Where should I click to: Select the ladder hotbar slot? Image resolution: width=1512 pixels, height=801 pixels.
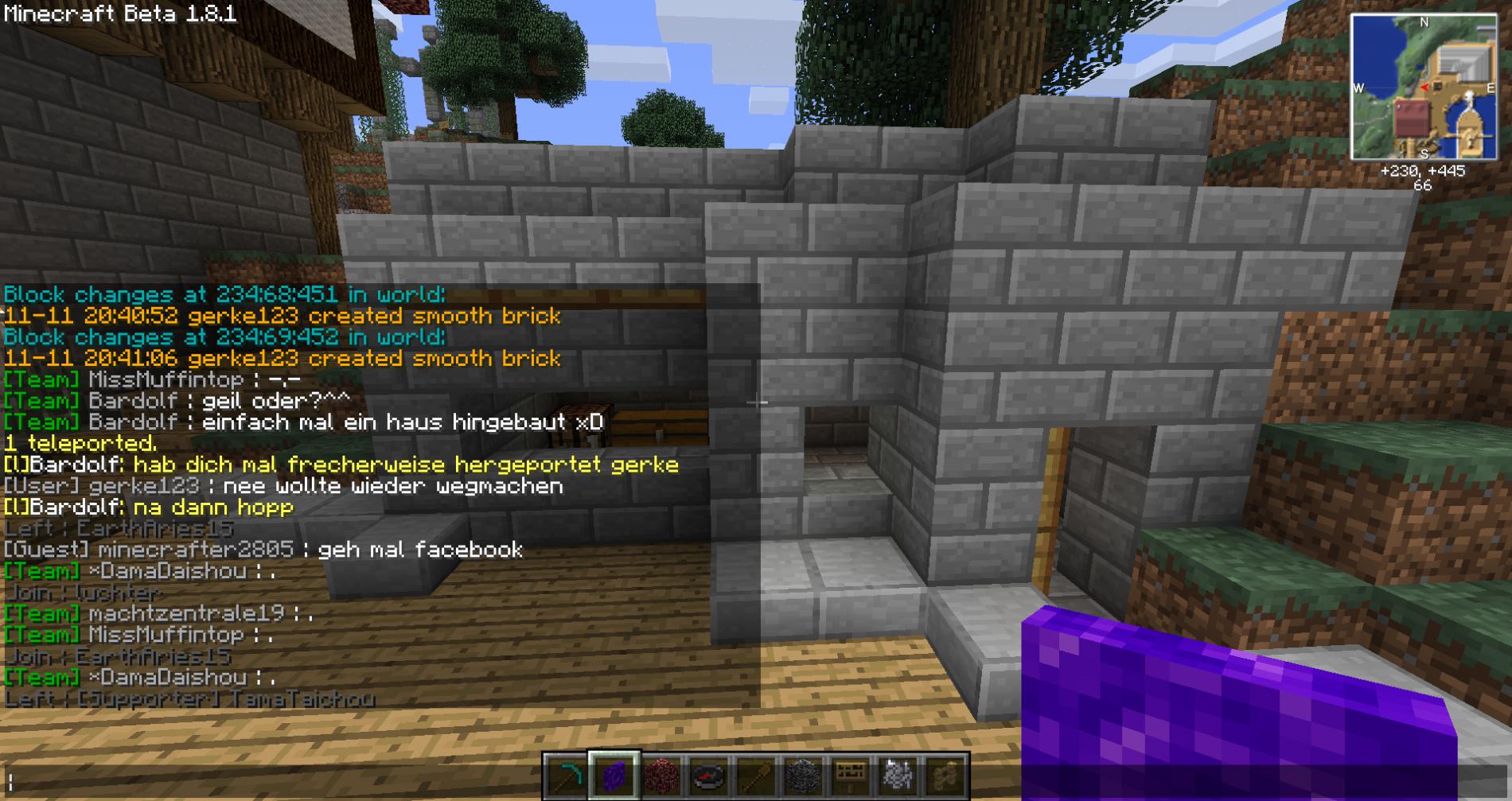pyautogui.click(x=945, y=776)
